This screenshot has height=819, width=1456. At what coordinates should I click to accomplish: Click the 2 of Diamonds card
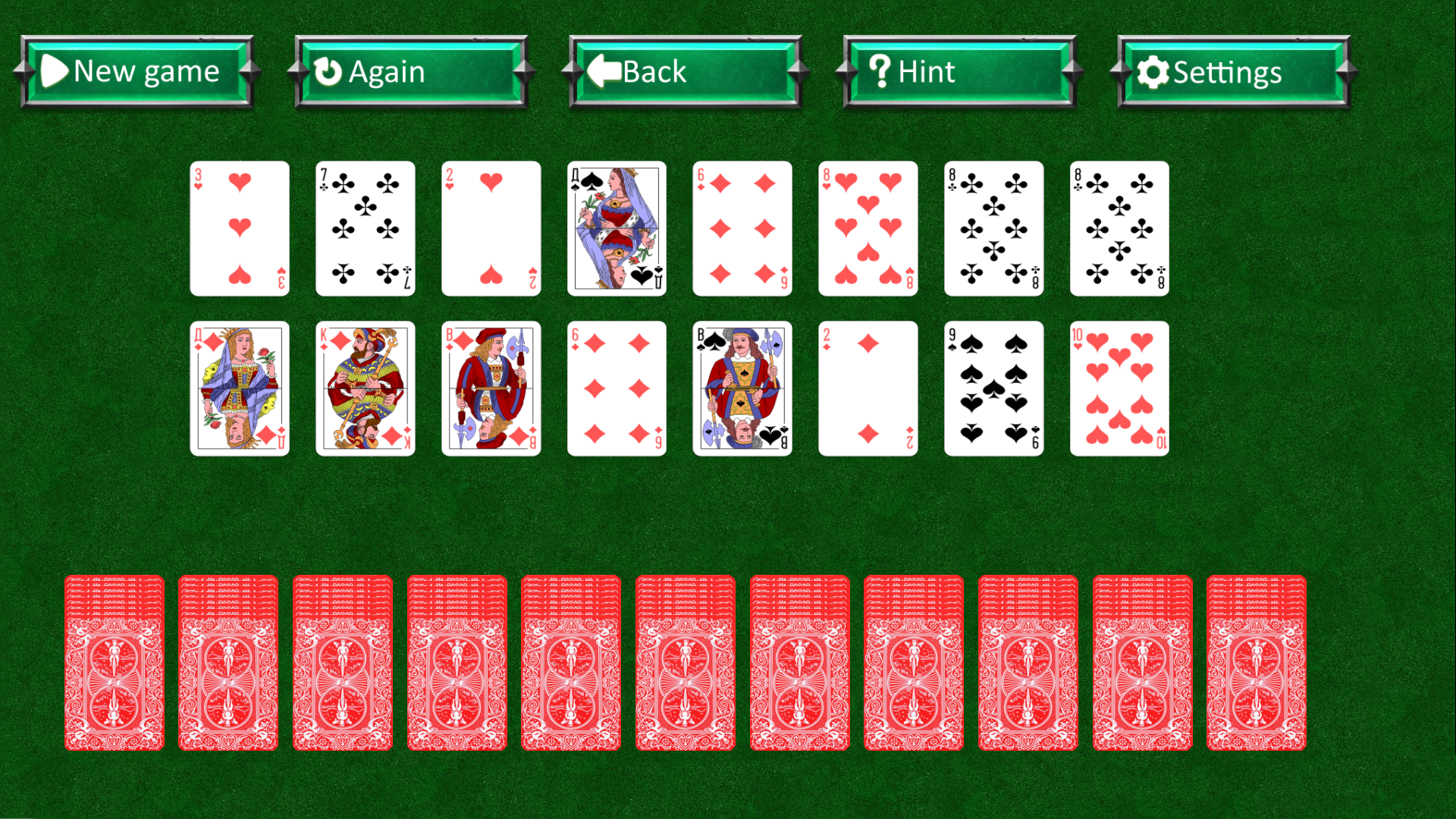pos(868,388)
